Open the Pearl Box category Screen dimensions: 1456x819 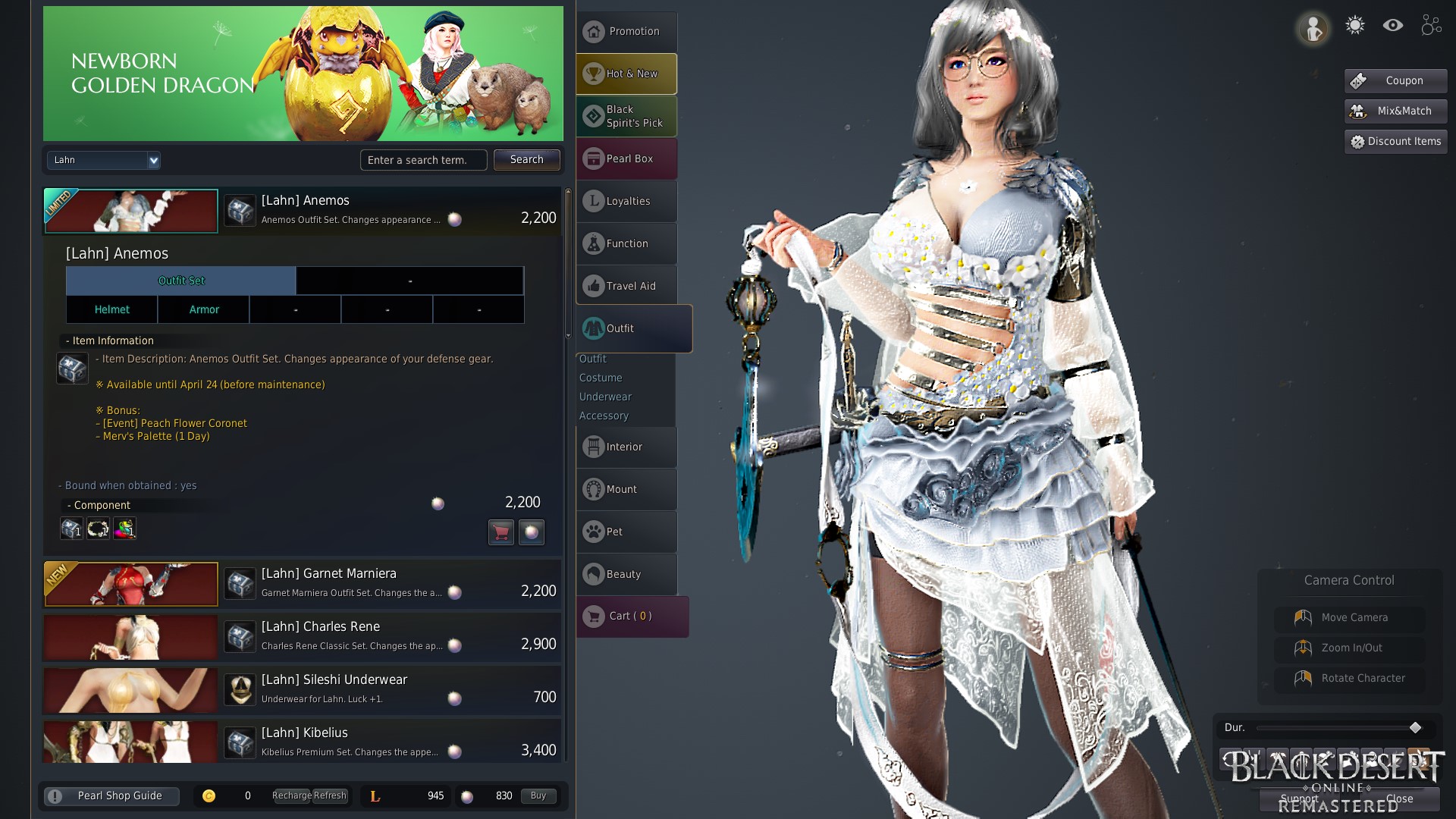click(x=626, y=158)
